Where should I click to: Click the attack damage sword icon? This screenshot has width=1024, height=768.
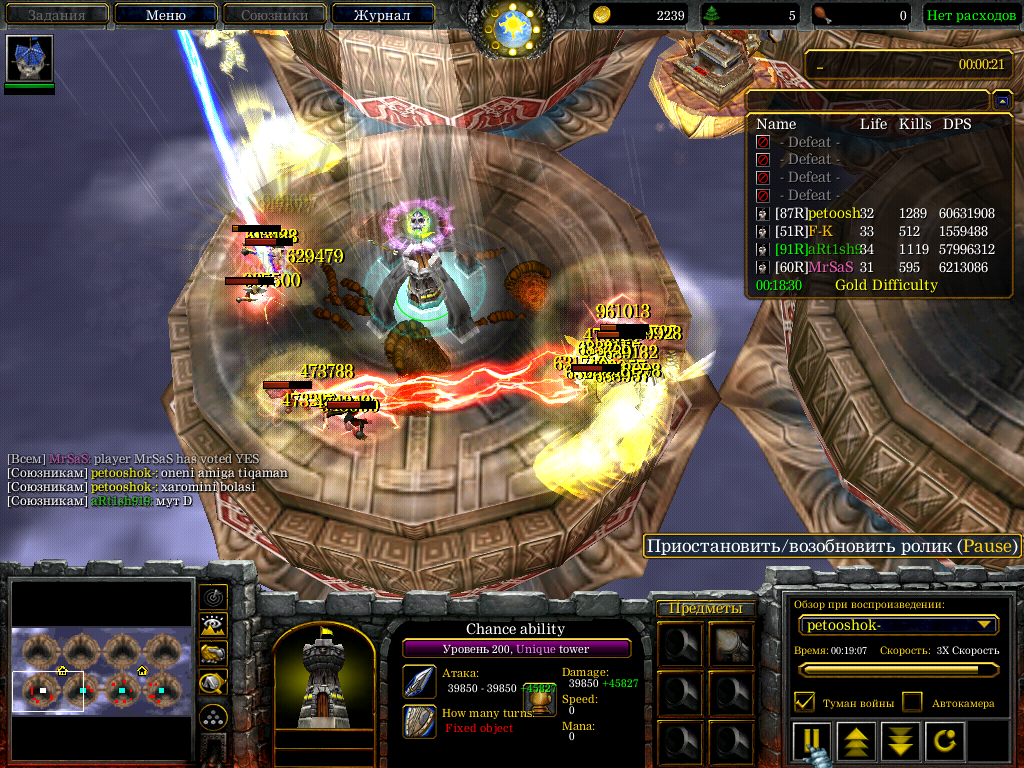pos(419,682)
